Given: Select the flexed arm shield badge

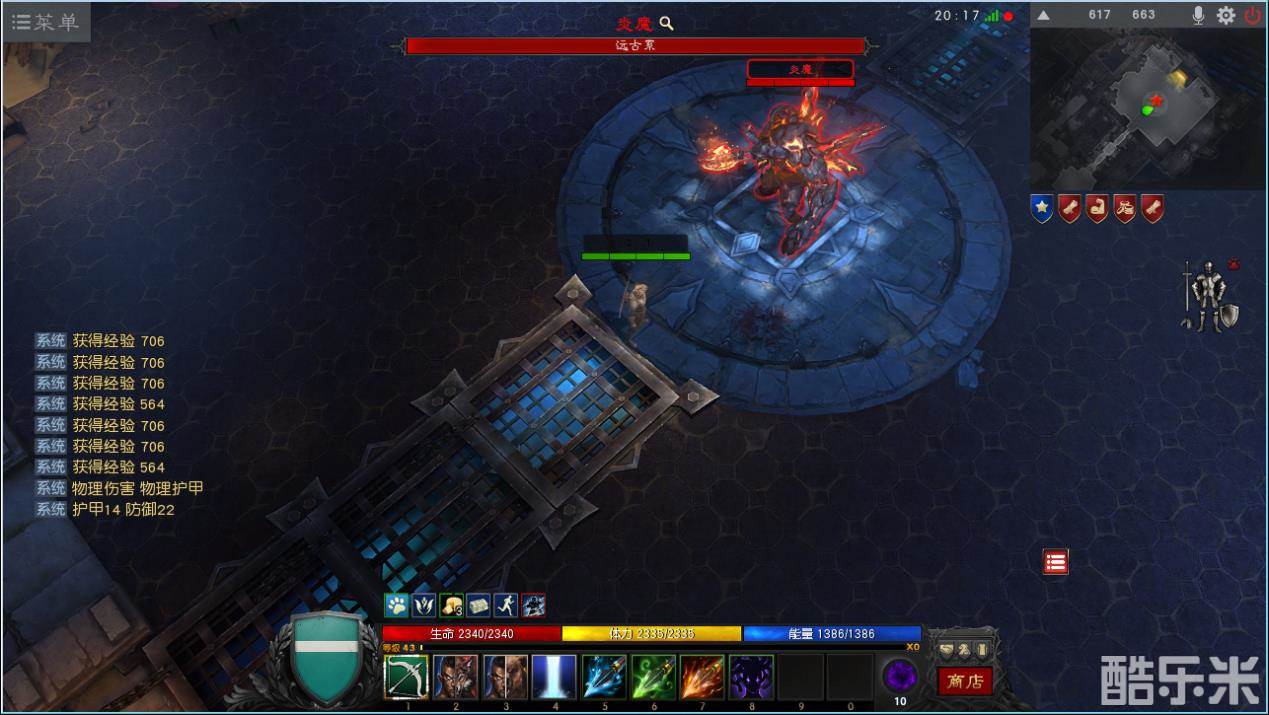Looking at the screenshot, I should tap(1097, 208).
